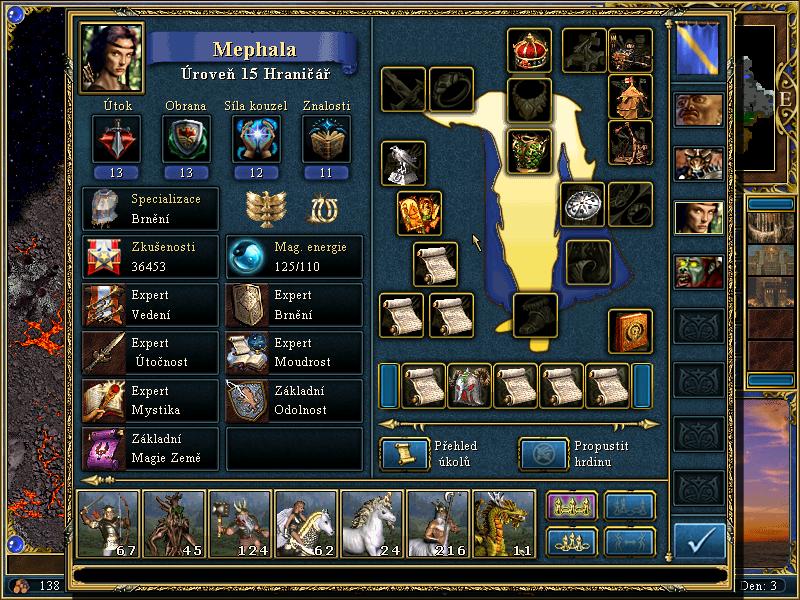Select the helmet item in backpack
The height and width of the screenshot is (600, 800).
pyautogui.click(x=470, y=386)
